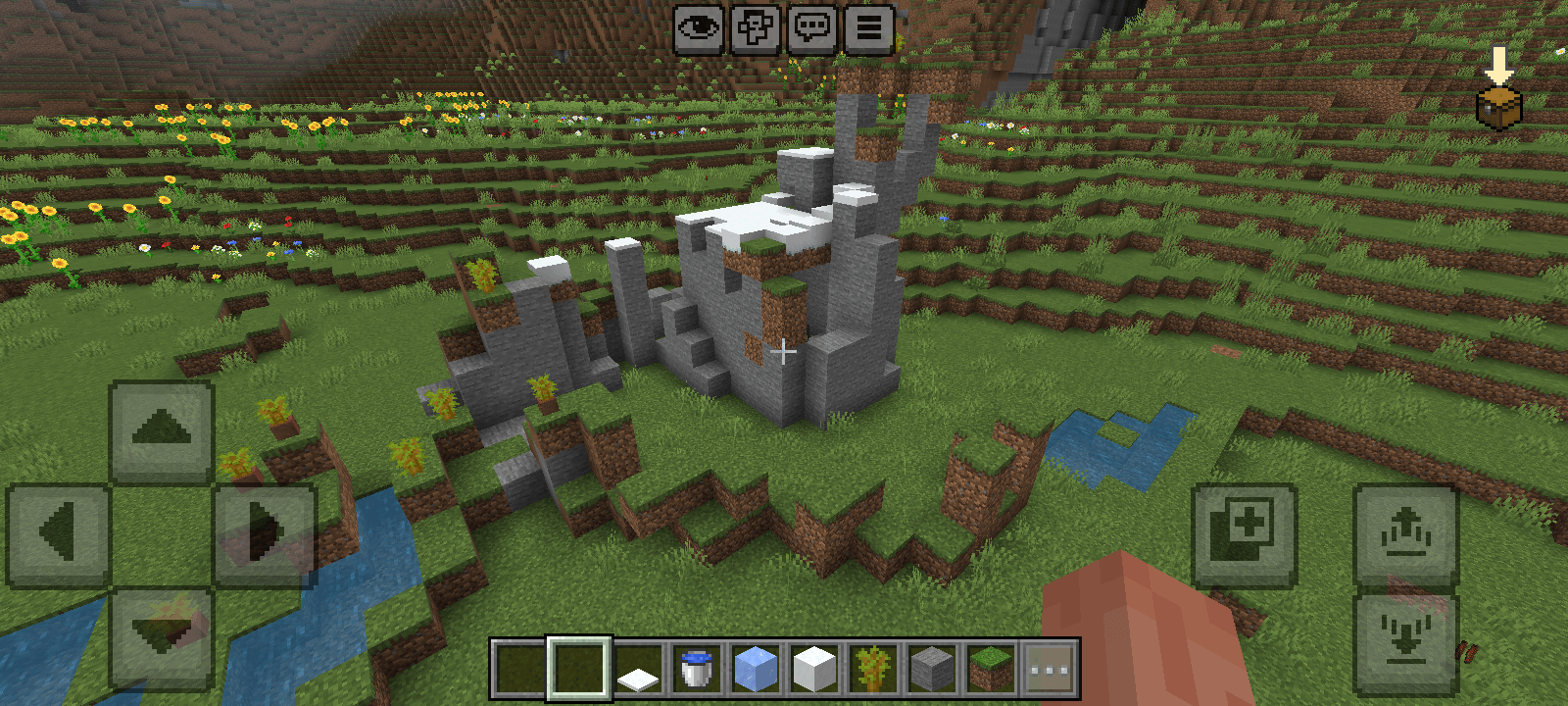
Task: Open the chat speech bubble
Action: 812,28
